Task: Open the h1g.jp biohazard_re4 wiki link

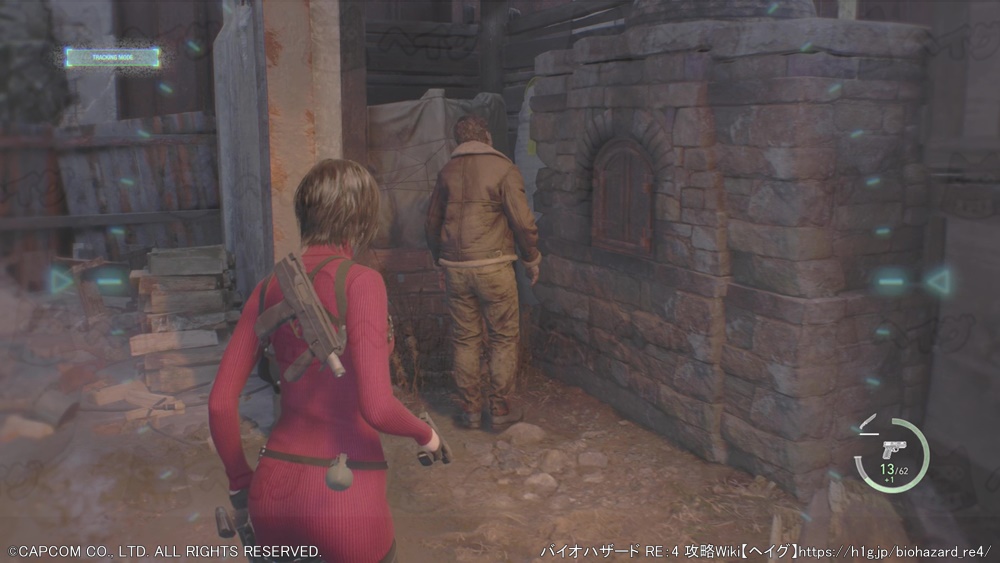Action: [895, 551]
